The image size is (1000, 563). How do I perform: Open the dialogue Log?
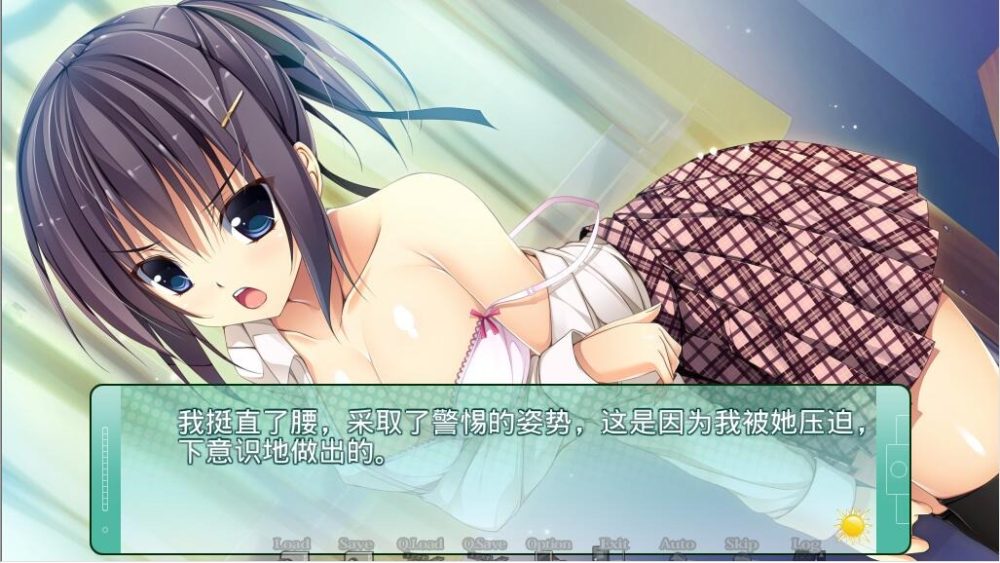[x=805, y=544]
